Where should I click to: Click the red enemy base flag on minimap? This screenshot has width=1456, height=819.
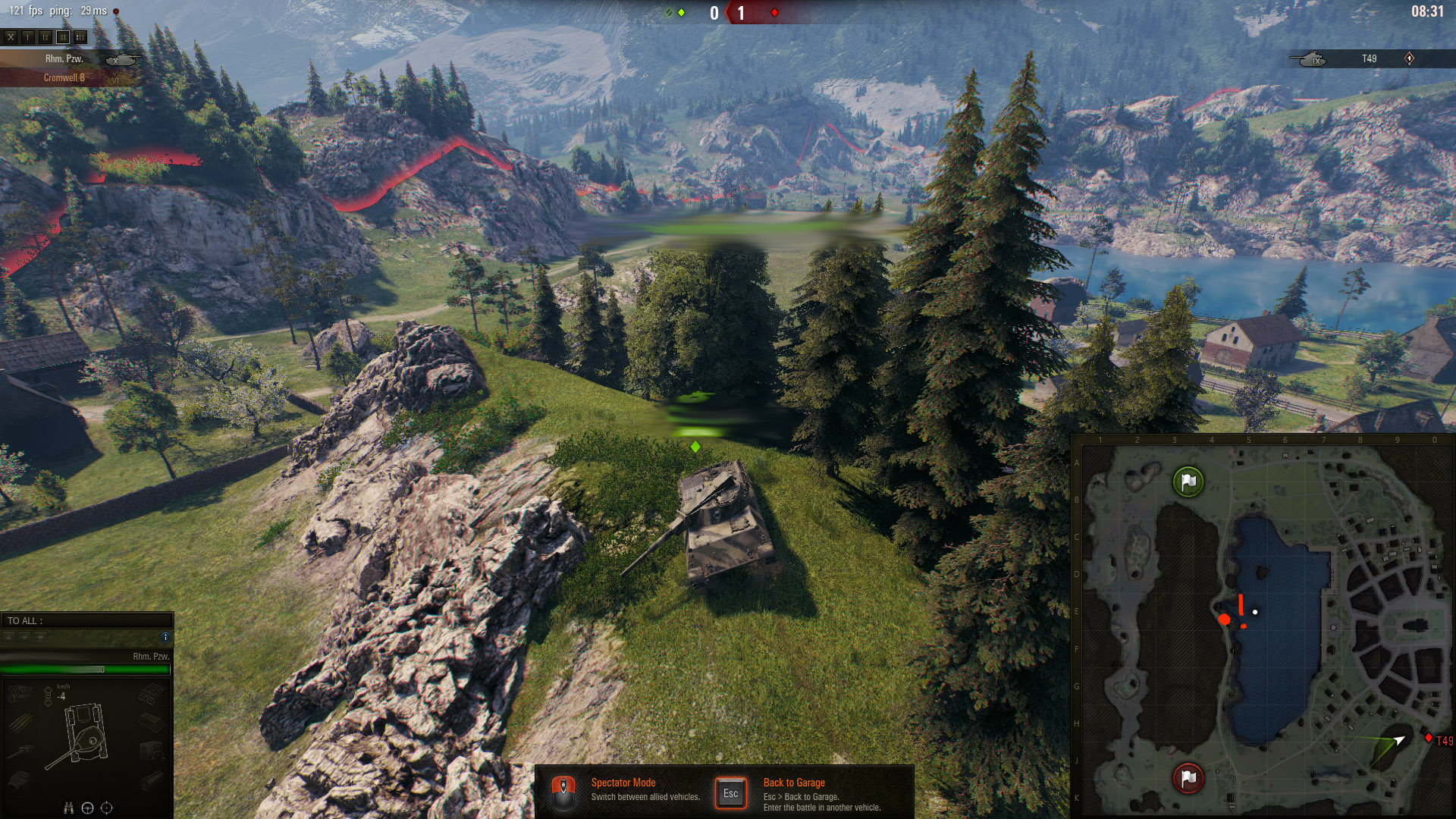click(x=1188, y=778)
